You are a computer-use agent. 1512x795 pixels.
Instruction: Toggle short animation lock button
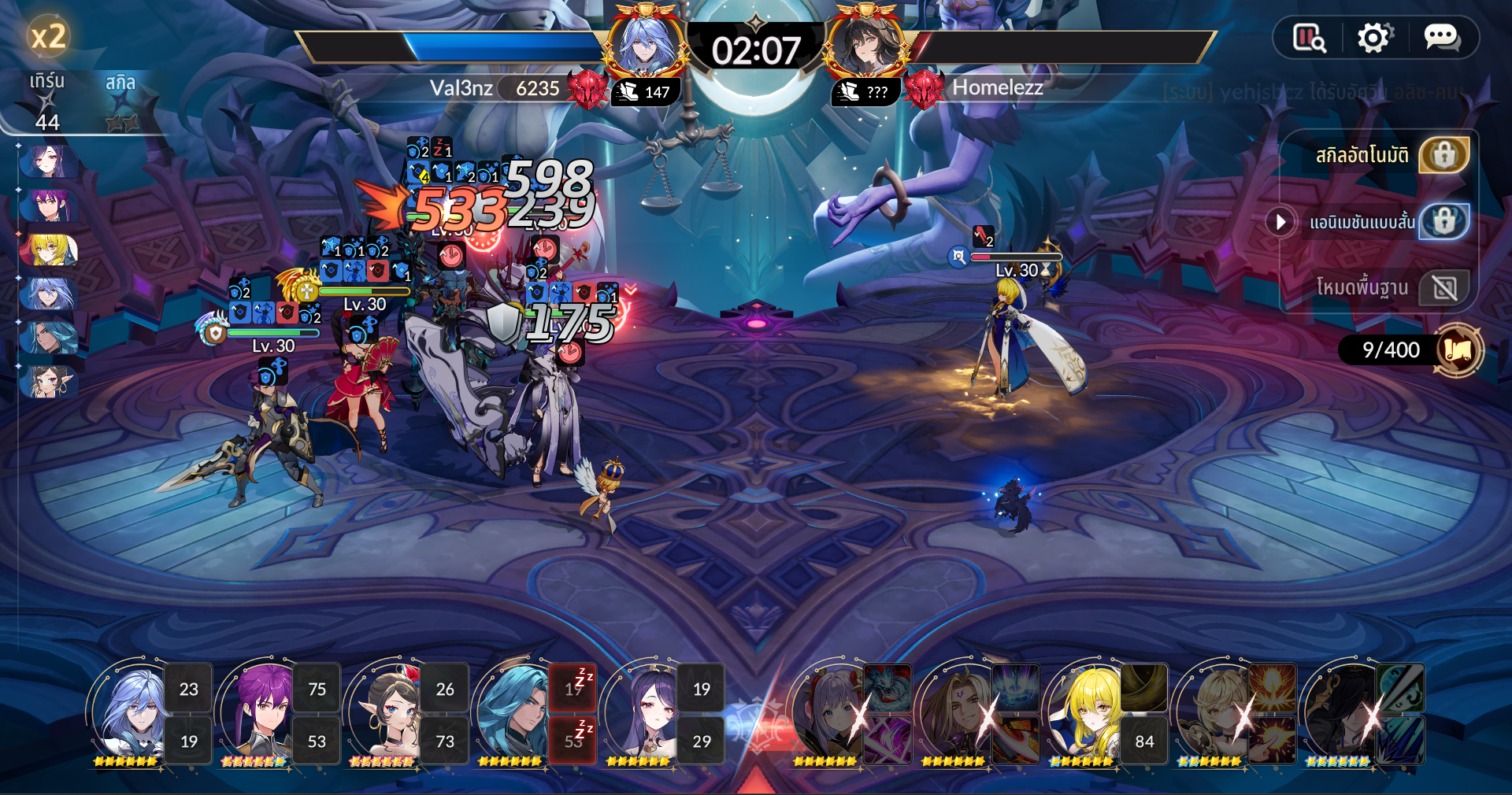coord(1443,222)
